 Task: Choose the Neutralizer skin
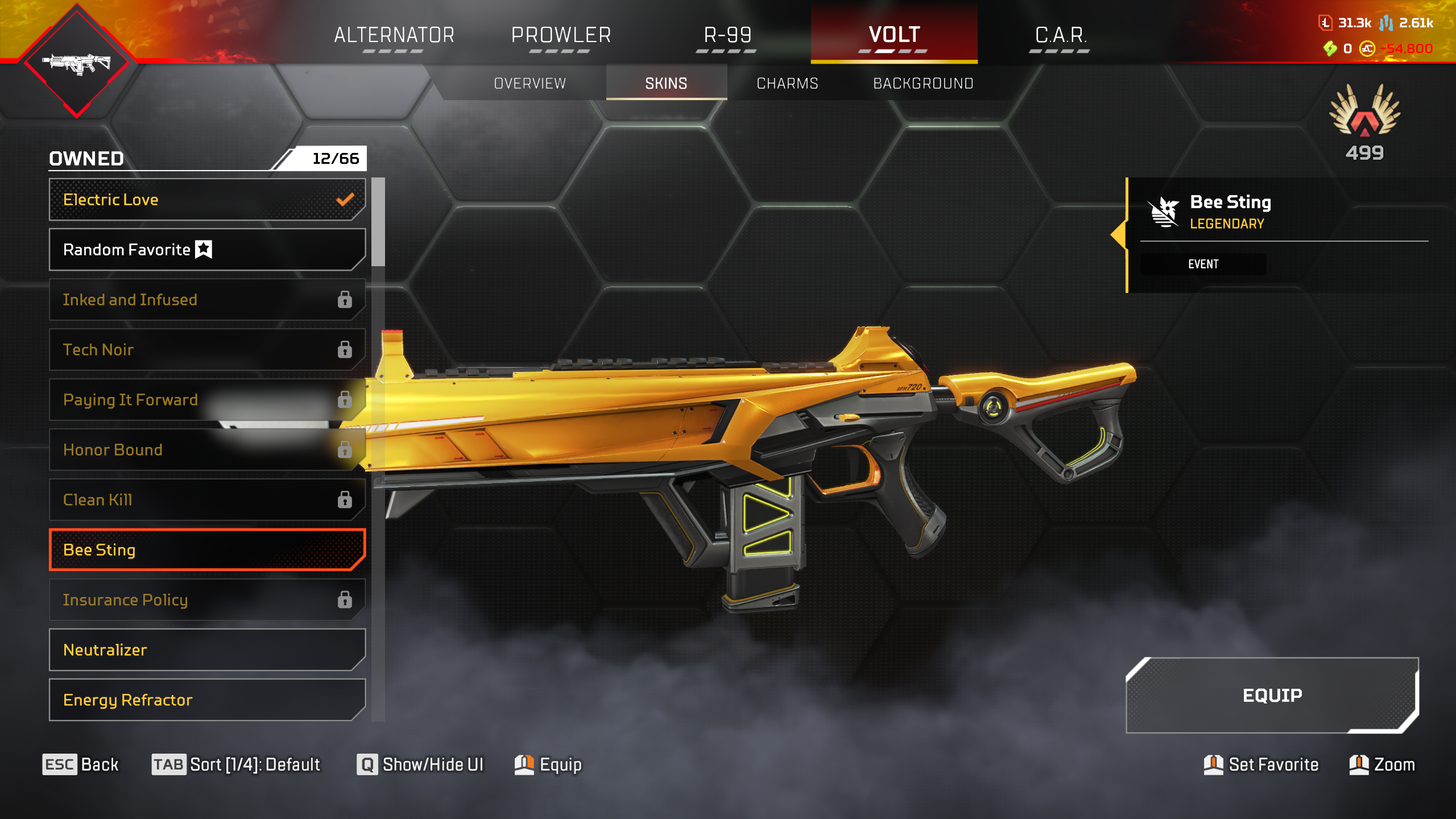pyautogui.click(x=207, y=650)
